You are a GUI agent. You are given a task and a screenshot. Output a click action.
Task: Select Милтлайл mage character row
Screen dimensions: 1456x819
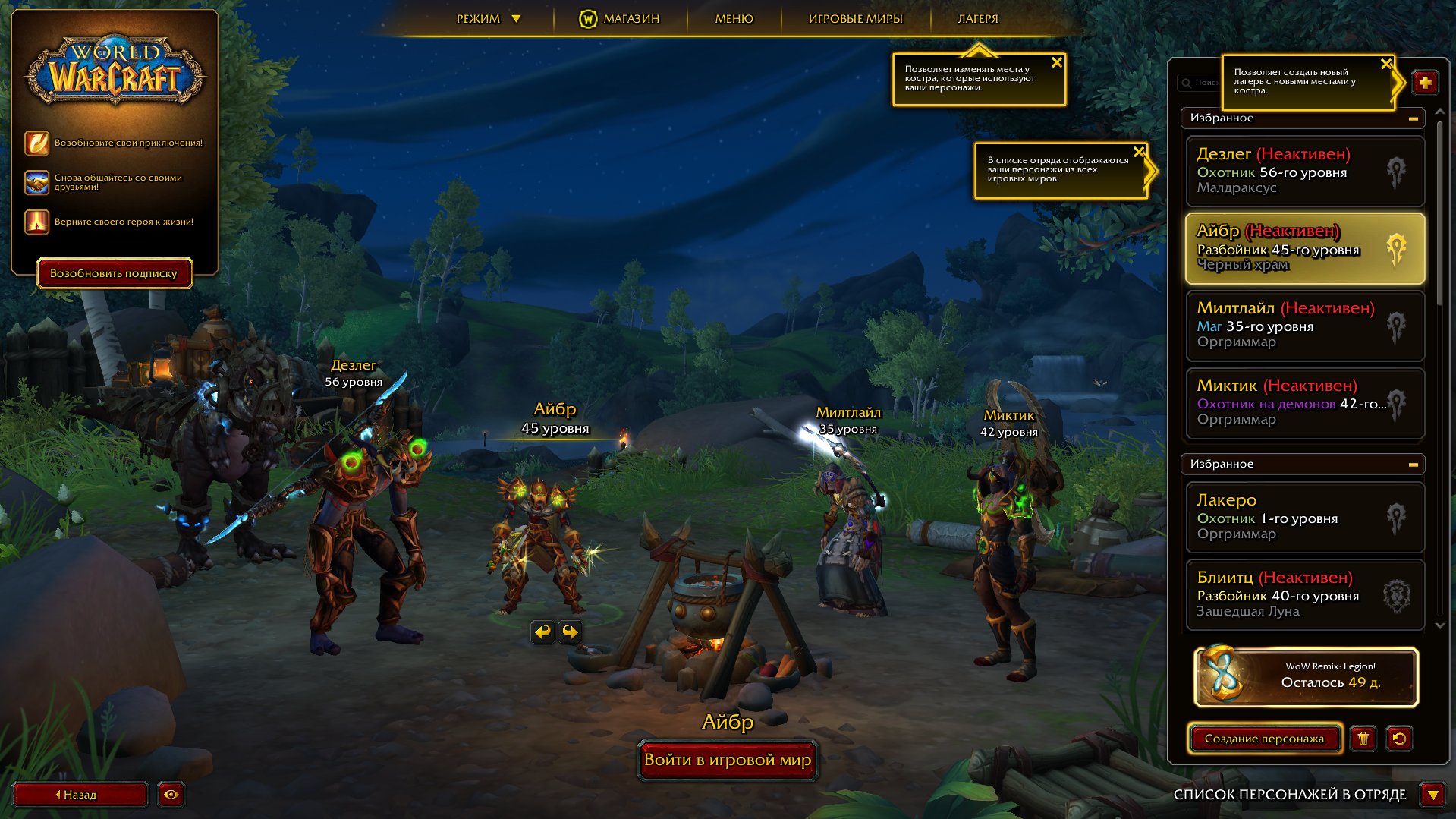[1303, 325]
